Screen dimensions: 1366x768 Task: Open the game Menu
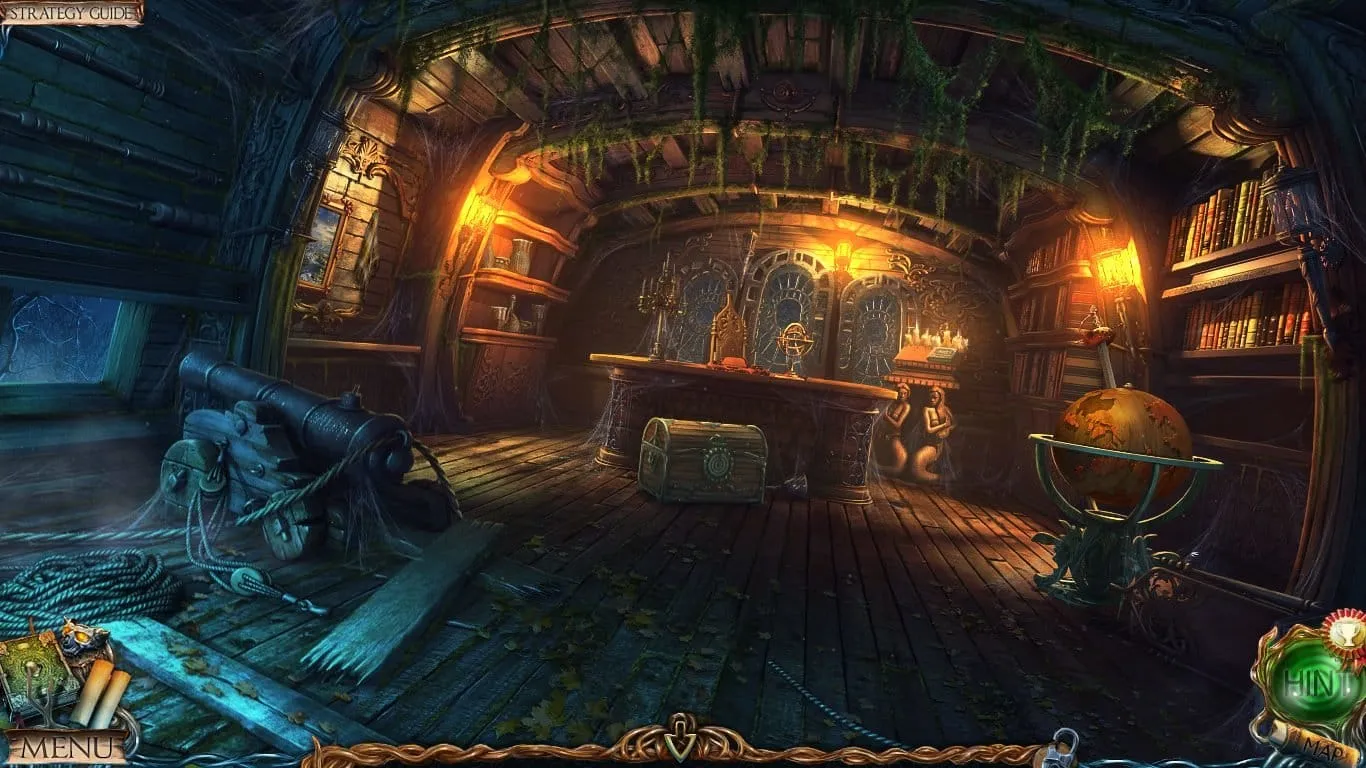coord(66,745)
